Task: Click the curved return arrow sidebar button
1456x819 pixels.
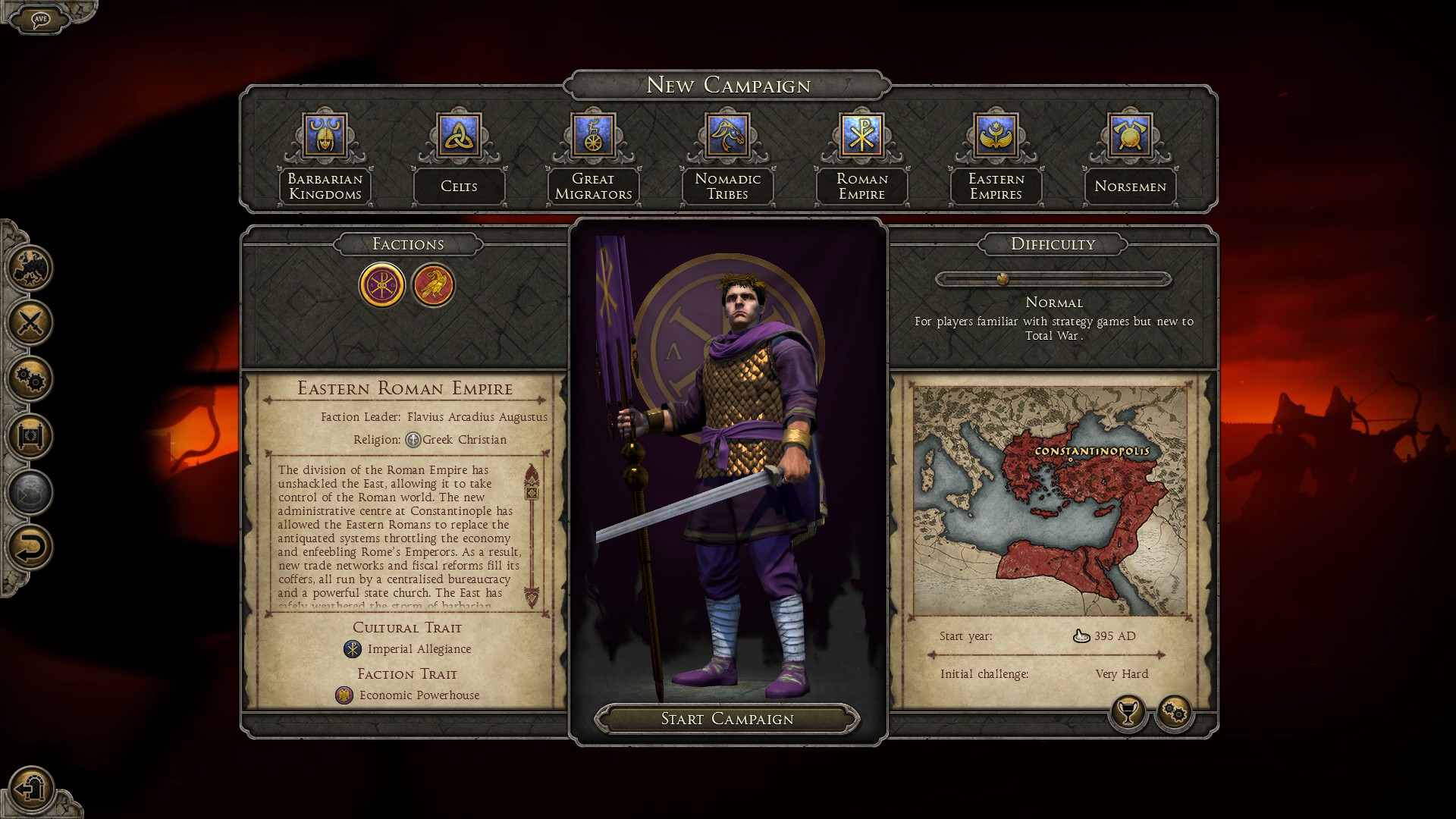Action: point(30,548)
